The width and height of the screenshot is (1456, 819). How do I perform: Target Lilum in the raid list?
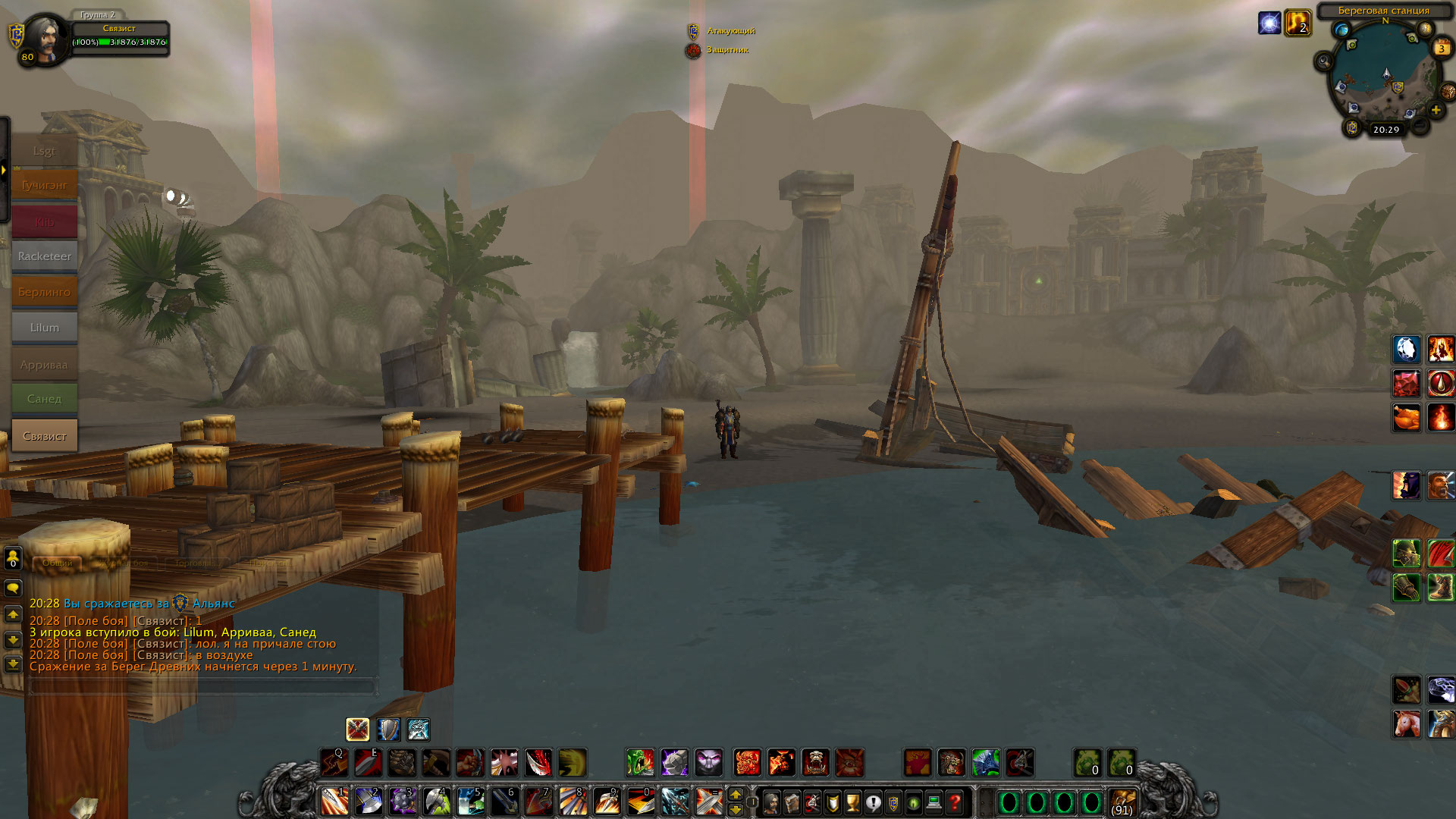[x=44, y=328]
